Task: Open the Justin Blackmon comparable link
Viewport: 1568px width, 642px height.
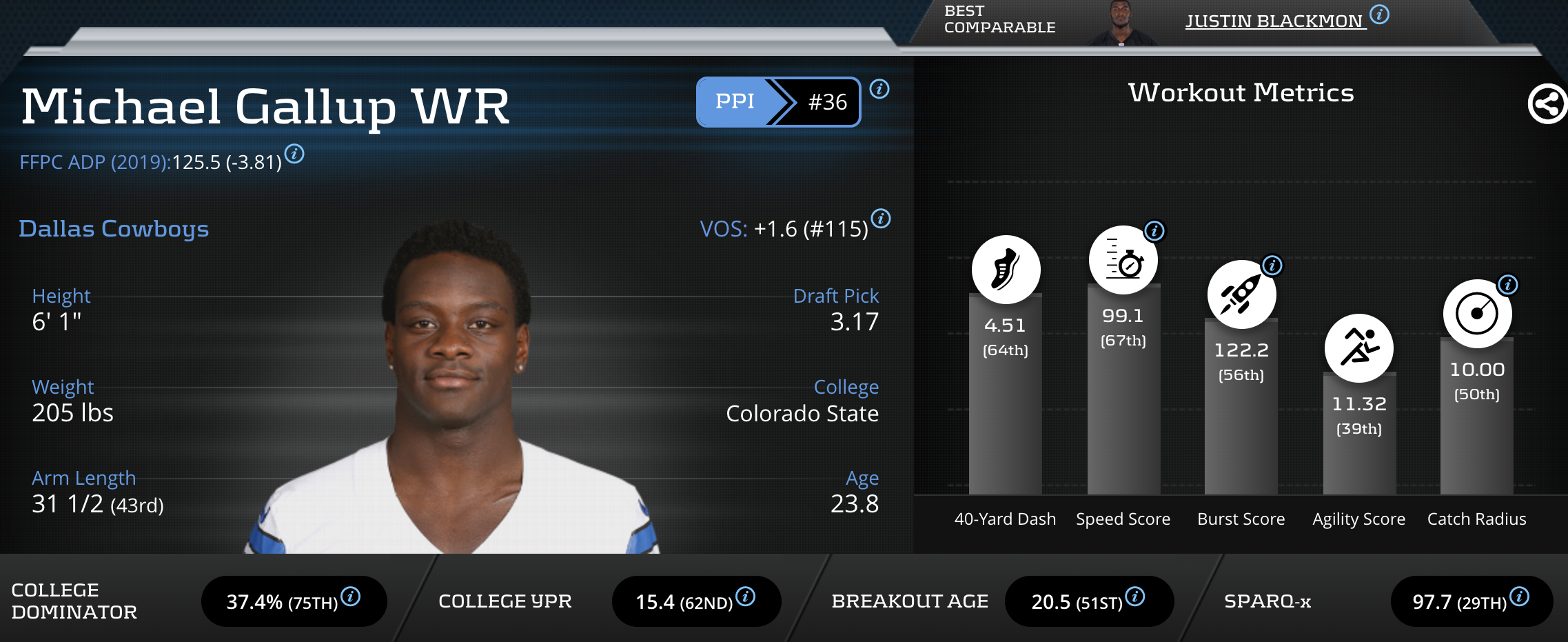Action: (1274, 21)
